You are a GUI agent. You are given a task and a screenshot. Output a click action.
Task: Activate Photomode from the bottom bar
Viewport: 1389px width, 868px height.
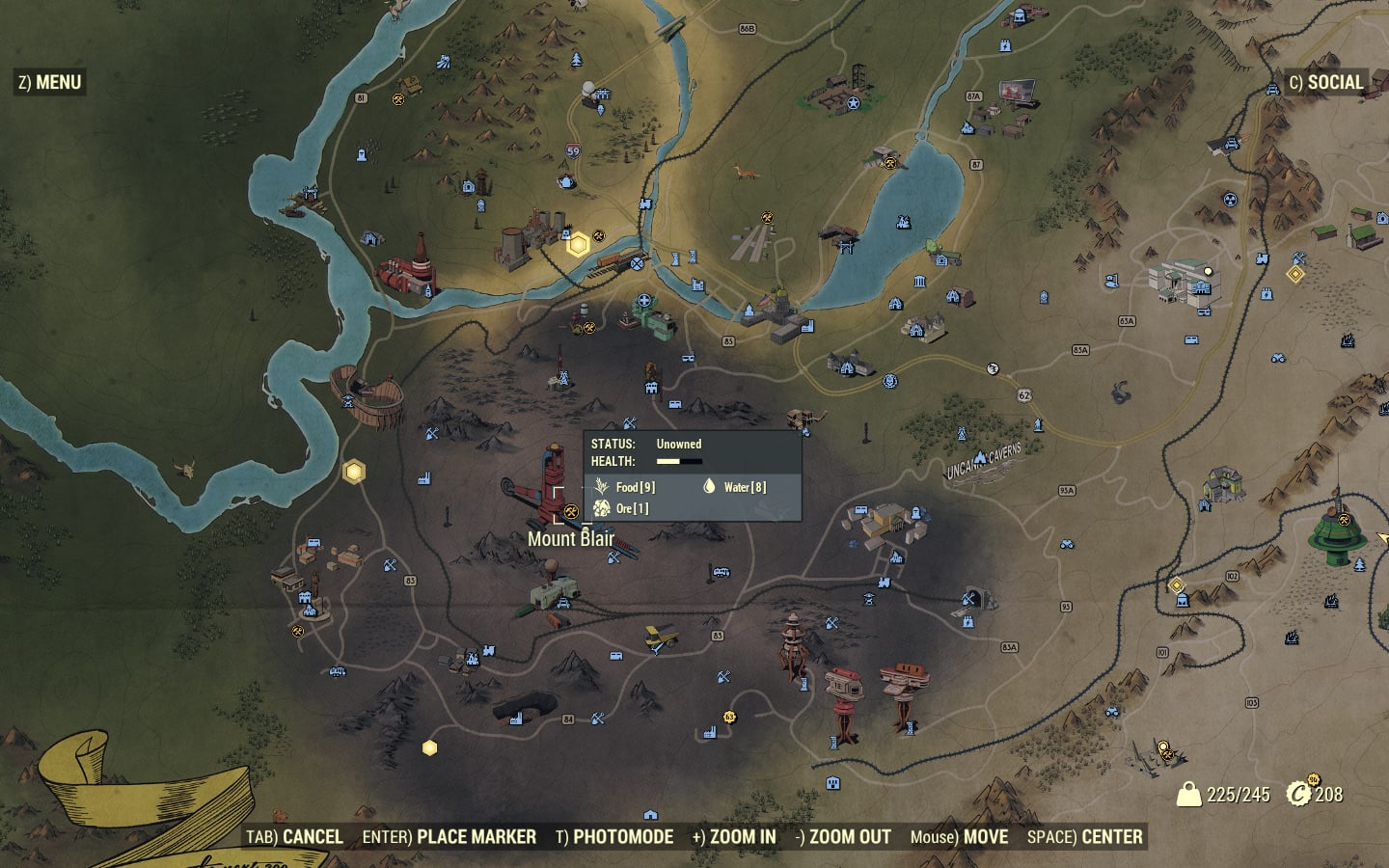tap(614, 837)
